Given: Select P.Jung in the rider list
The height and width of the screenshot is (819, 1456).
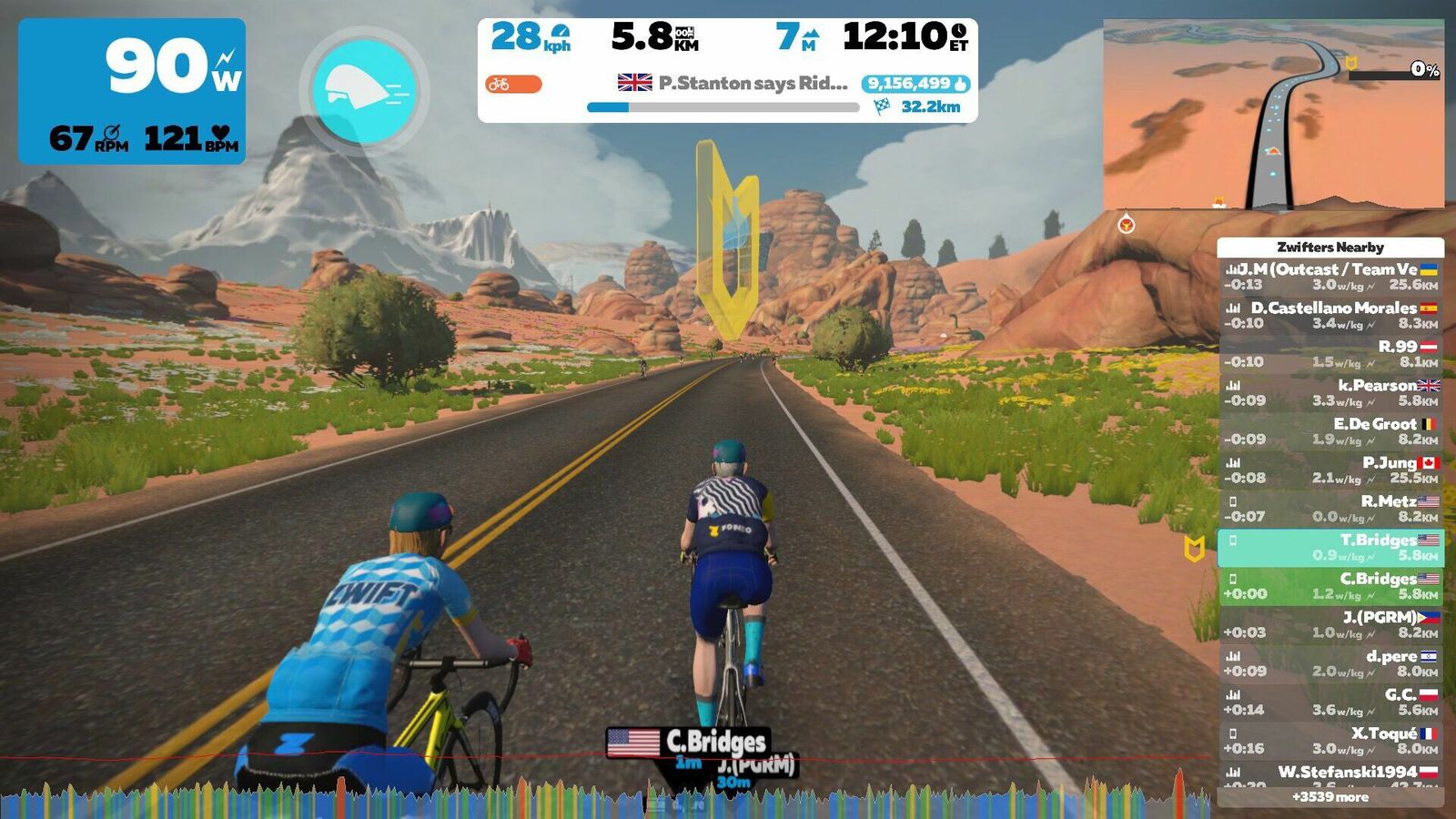Looking at the screenshot, I should (1330, 470).
